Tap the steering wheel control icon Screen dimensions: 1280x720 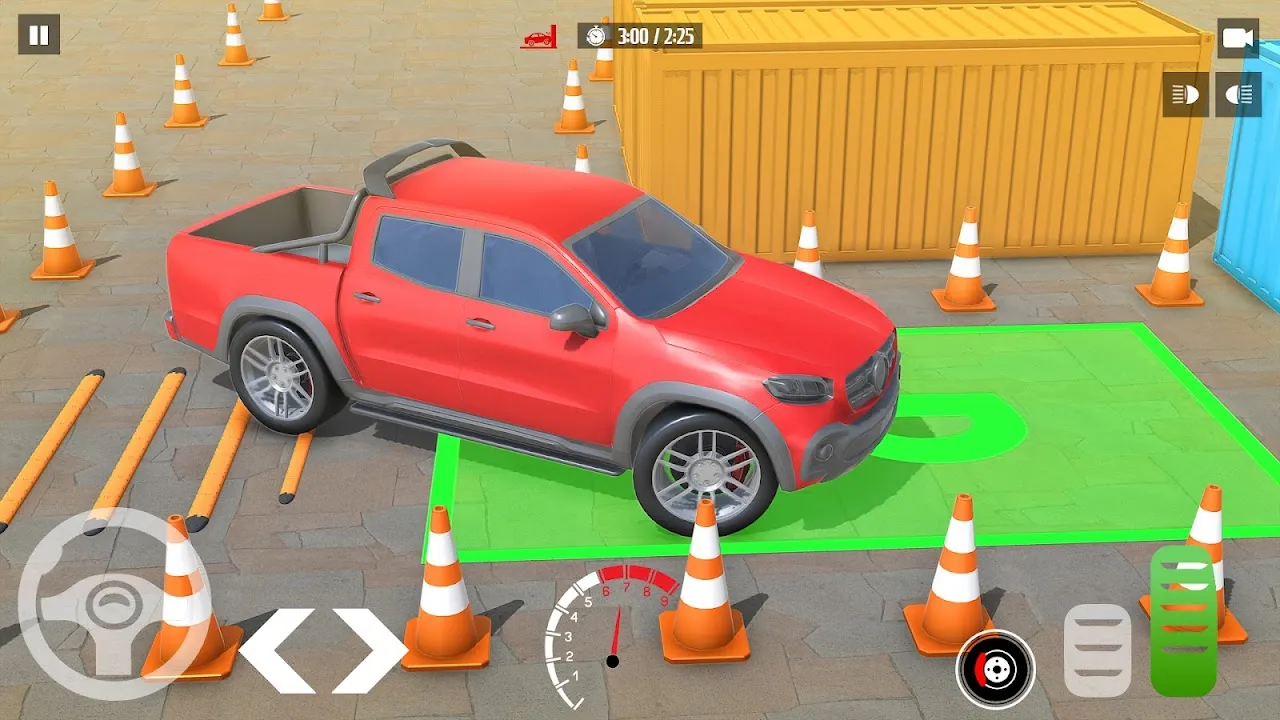(112, 604)
